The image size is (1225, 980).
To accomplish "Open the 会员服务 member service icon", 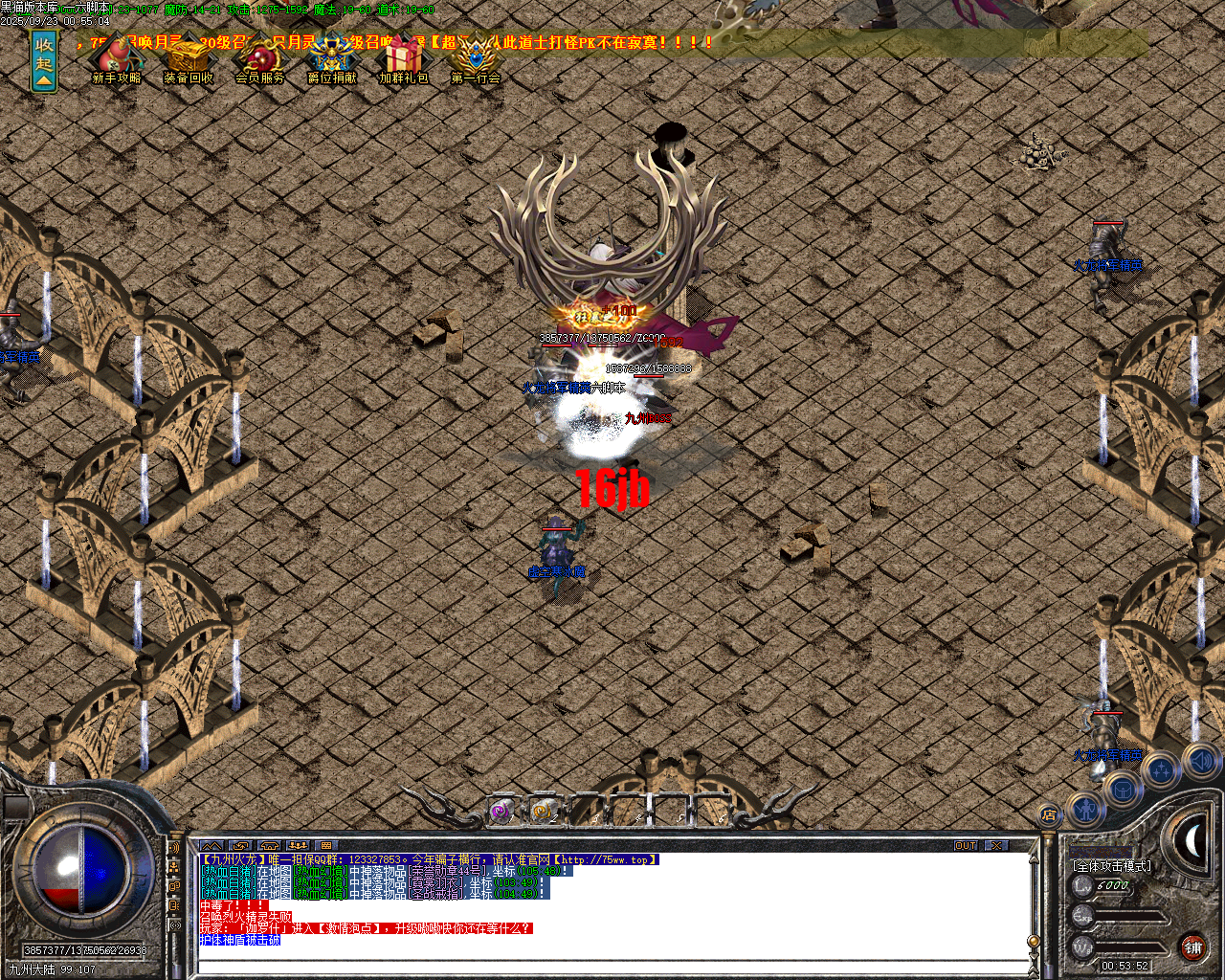I will click(x=260, y=59).
